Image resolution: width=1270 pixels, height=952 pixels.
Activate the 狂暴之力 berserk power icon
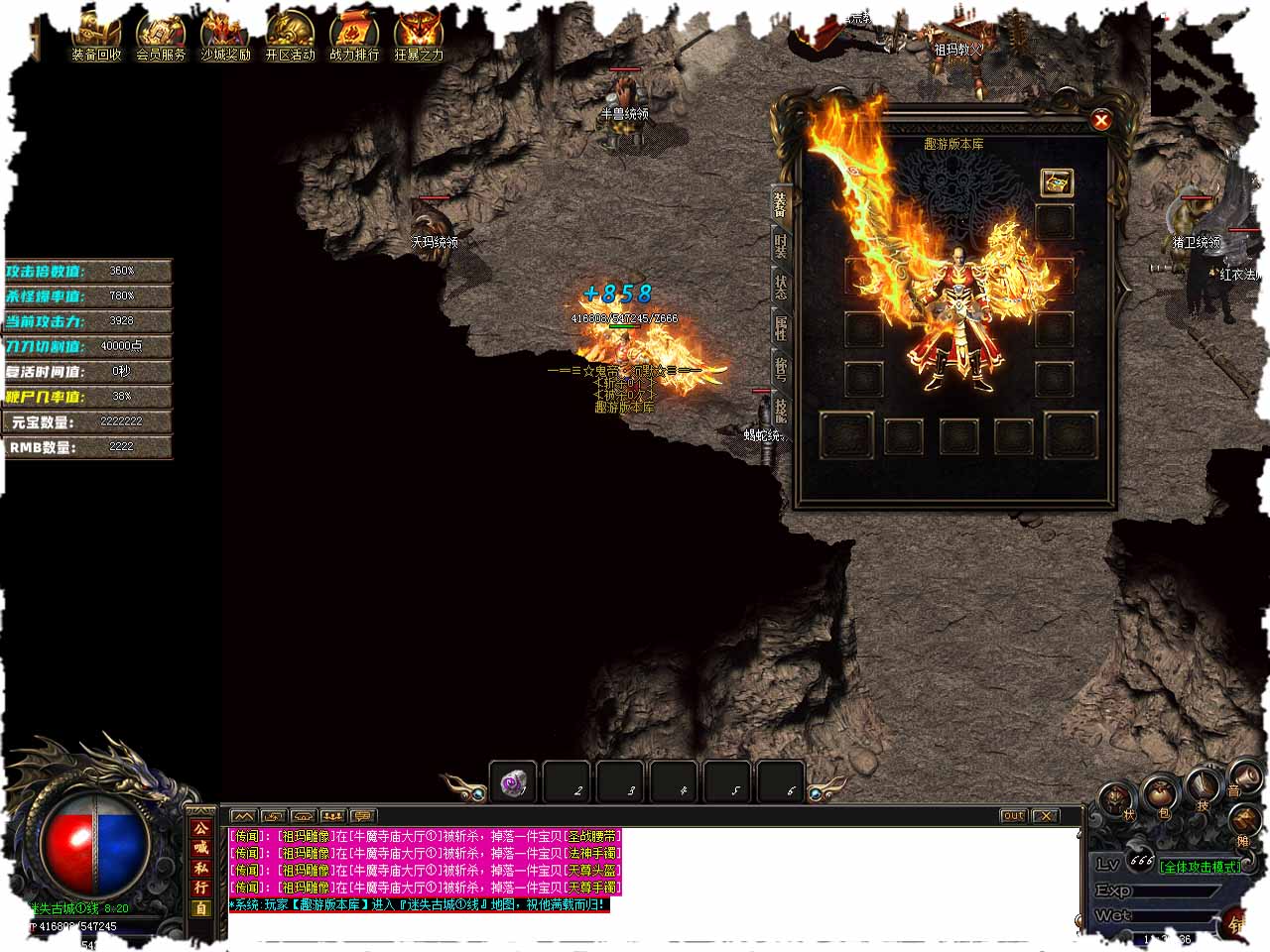(419, 36)
